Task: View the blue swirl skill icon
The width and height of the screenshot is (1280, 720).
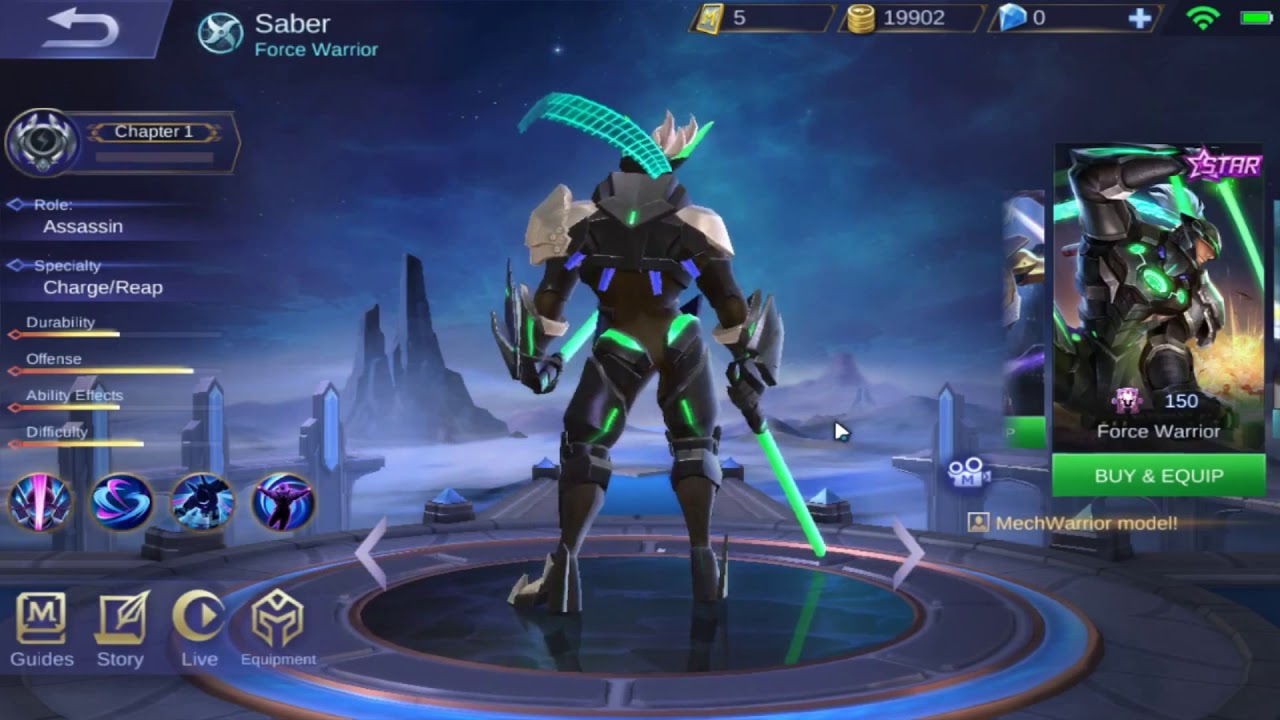Action: pos(121,502)
